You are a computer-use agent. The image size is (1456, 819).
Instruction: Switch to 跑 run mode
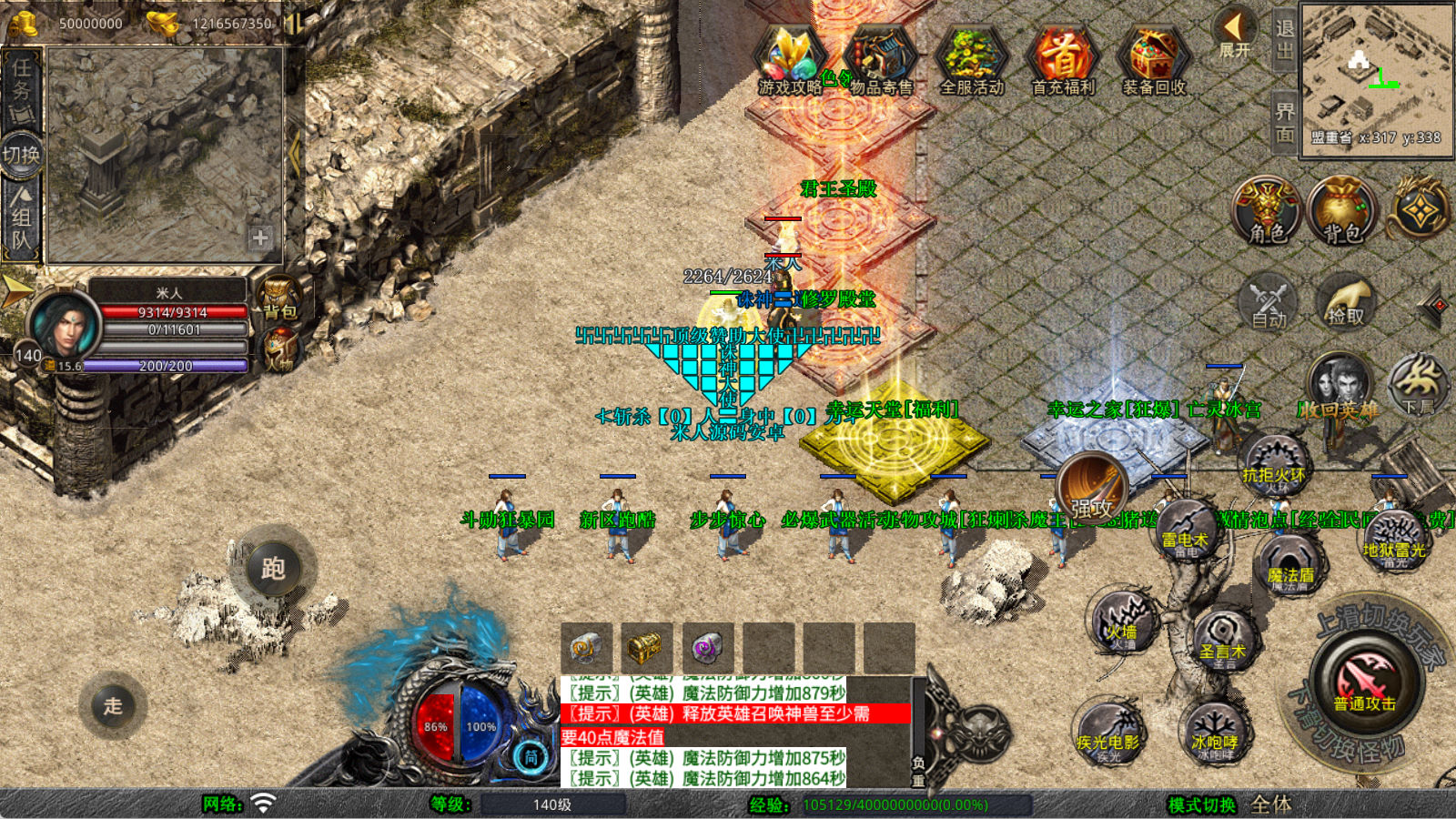coord(273,569)
